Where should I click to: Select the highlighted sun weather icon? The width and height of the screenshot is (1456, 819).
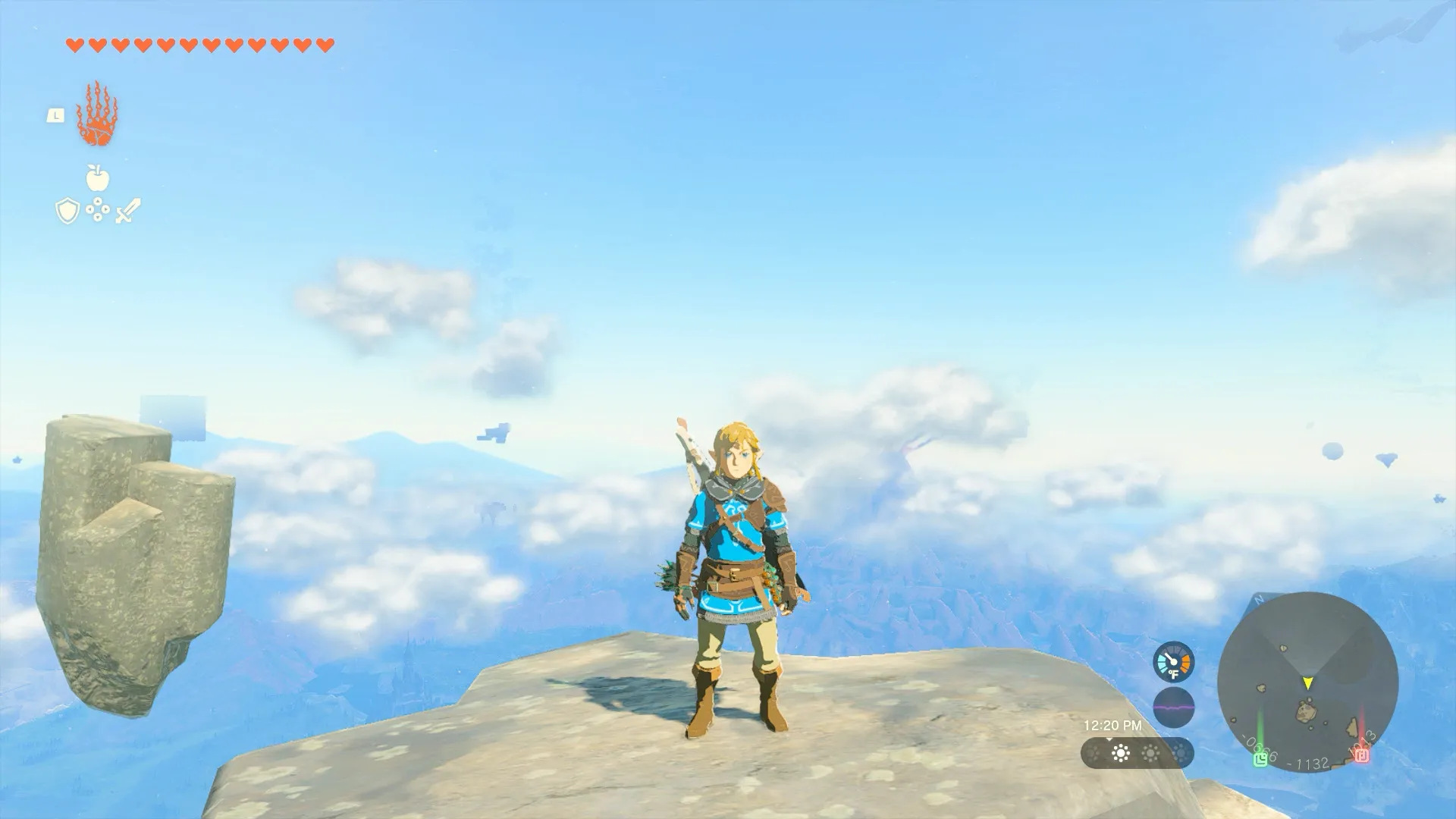coord(1121,754)
